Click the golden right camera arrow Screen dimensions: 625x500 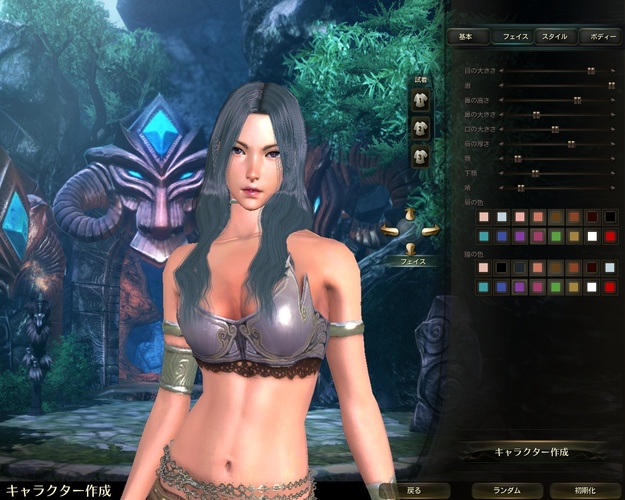point(431,231)
